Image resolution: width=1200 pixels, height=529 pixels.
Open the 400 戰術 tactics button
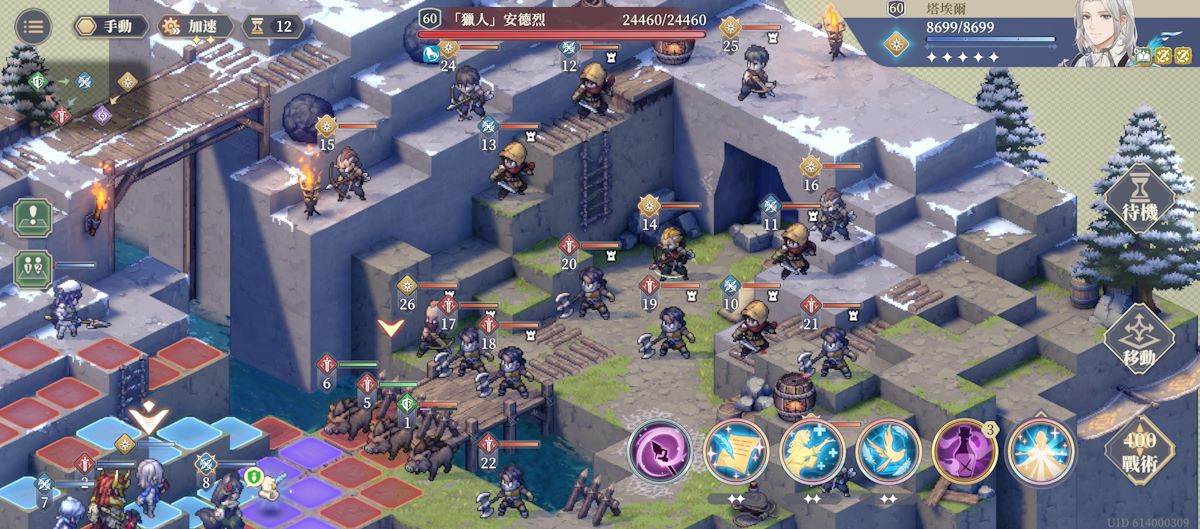coord(1139,450)
